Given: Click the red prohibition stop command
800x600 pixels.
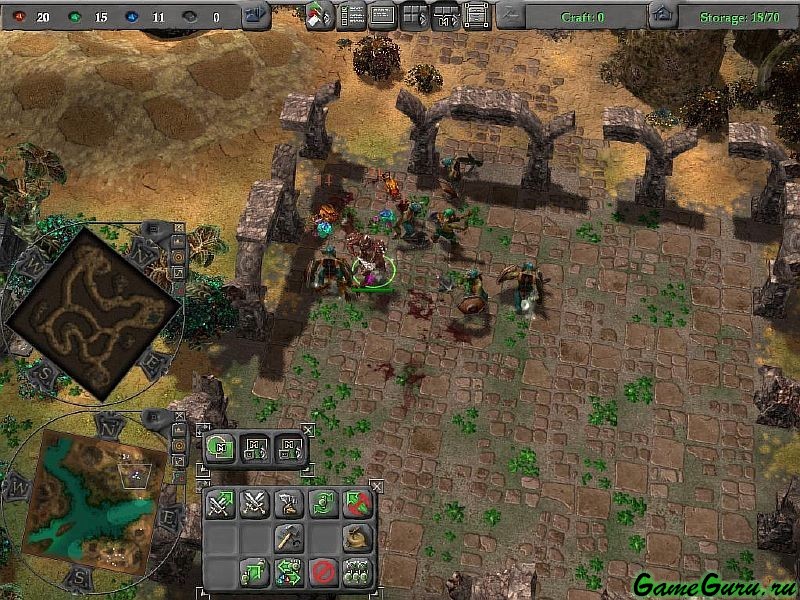Looking at the screenshot, I should 322,572.
